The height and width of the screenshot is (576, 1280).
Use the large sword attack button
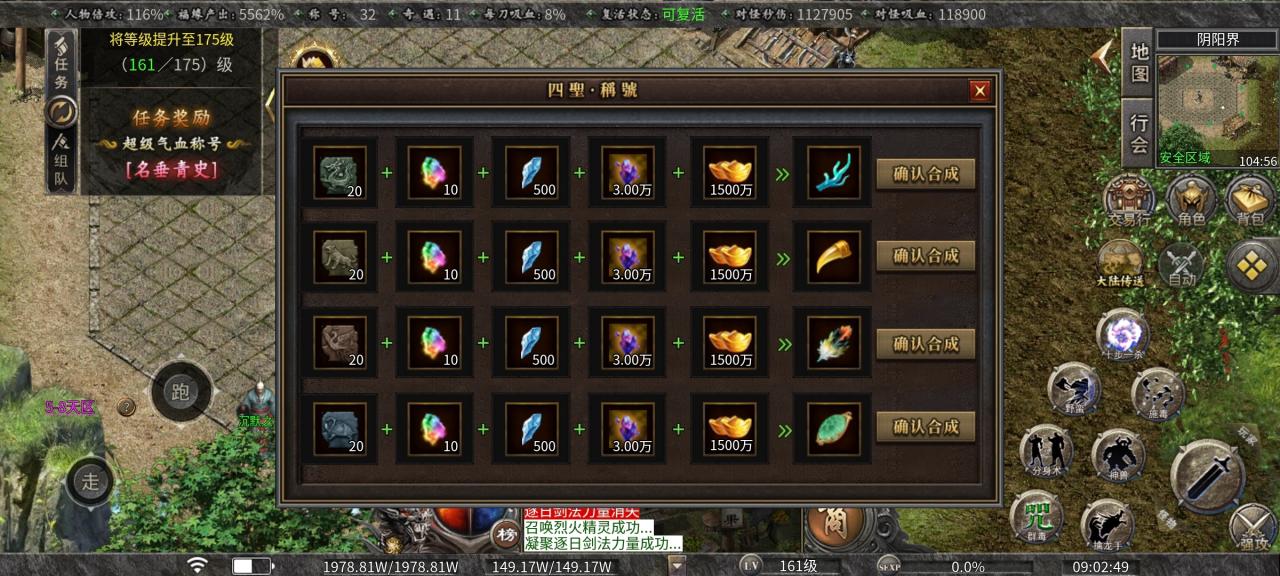pyautogui.click(x=1207, y=476)
